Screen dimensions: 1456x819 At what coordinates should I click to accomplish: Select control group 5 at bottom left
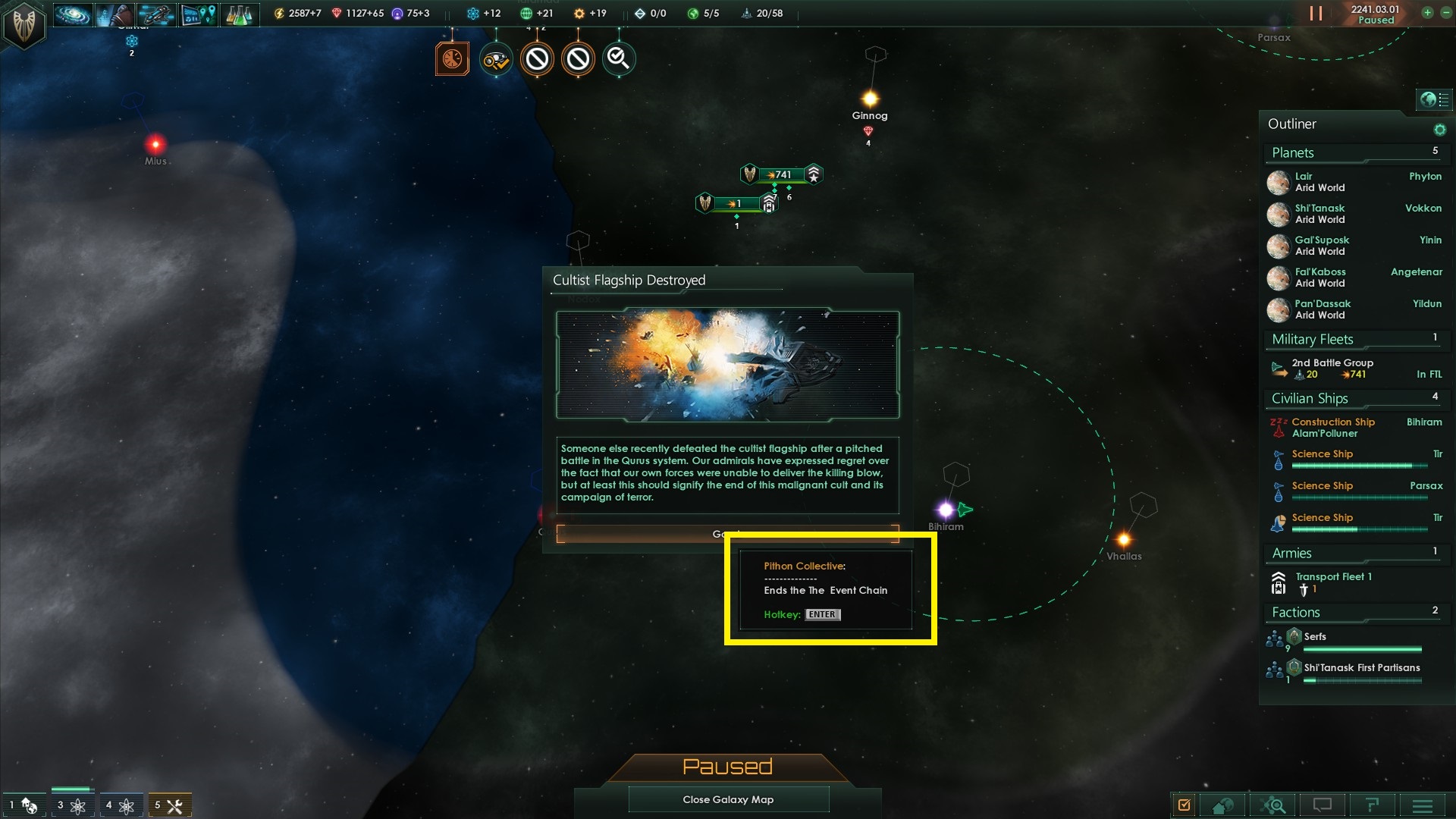click(168, 805)
